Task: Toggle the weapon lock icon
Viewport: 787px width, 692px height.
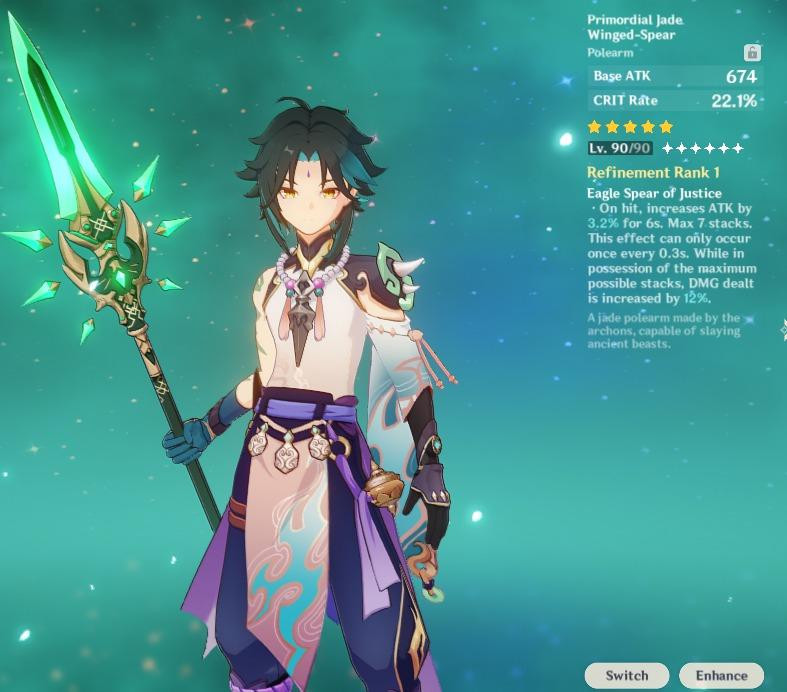Action: [752, 52]
